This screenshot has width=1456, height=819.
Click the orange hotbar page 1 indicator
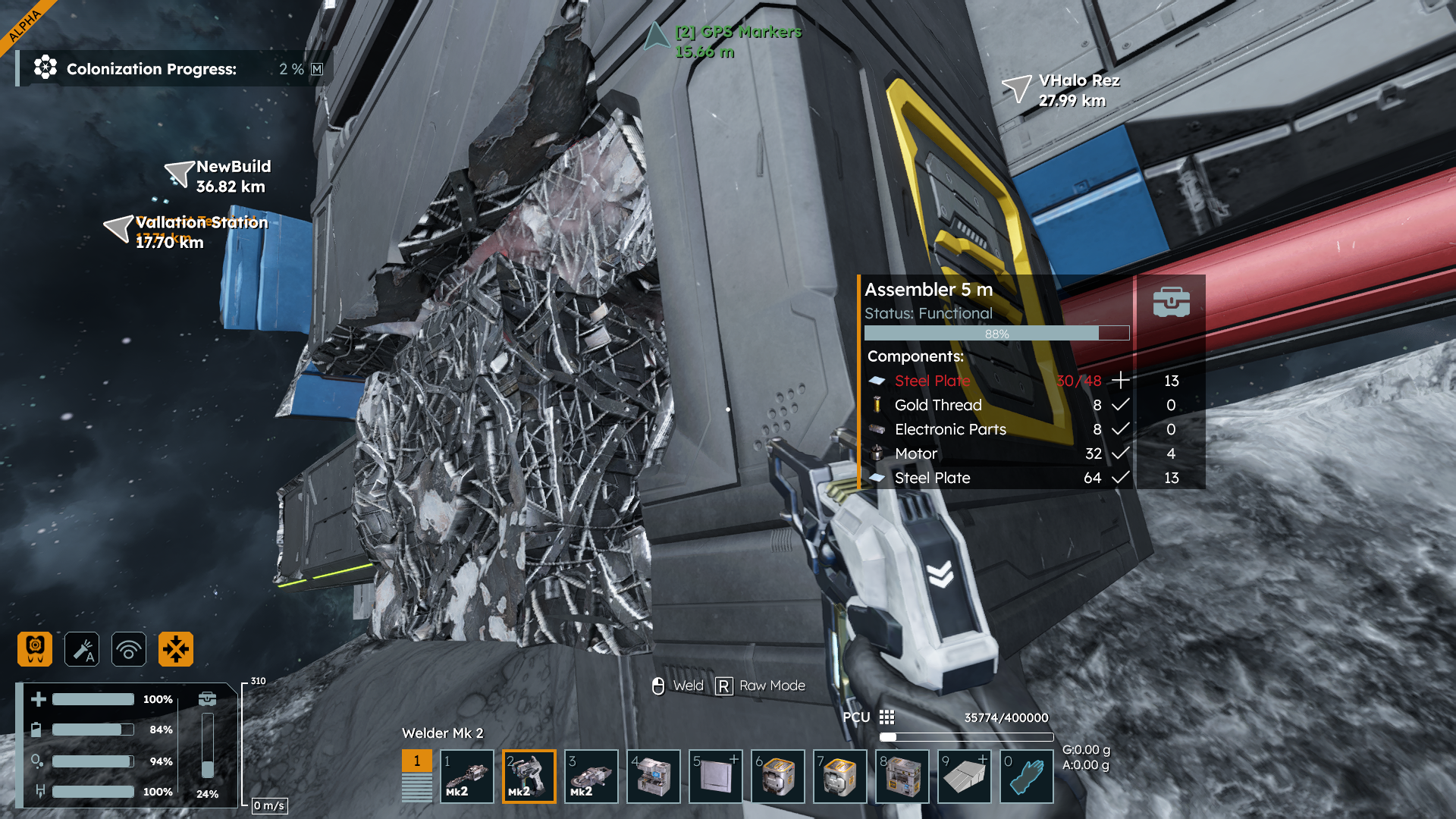pos(416,761)
